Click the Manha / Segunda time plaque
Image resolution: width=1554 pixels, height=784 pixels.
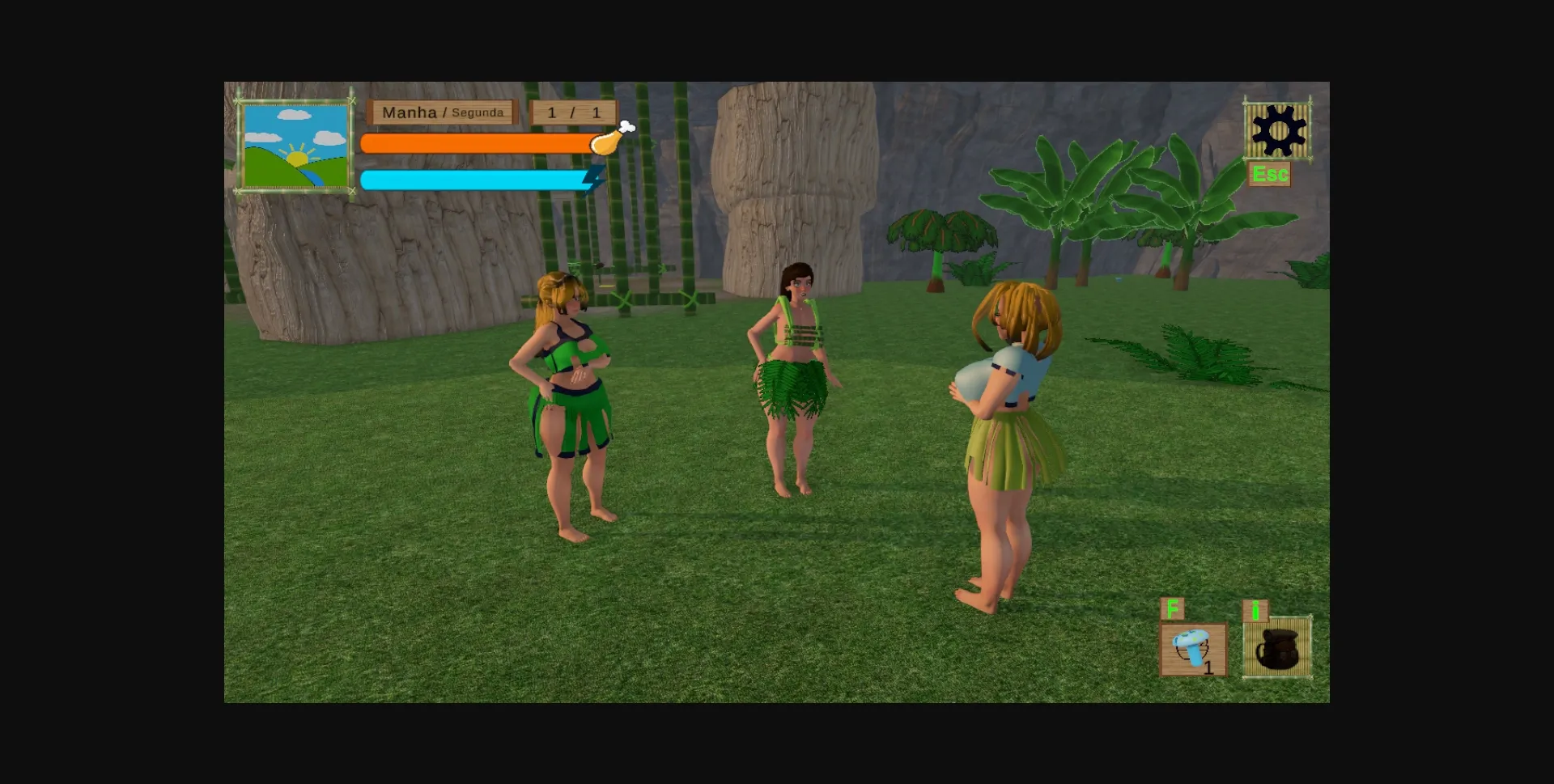pos(442,112)
